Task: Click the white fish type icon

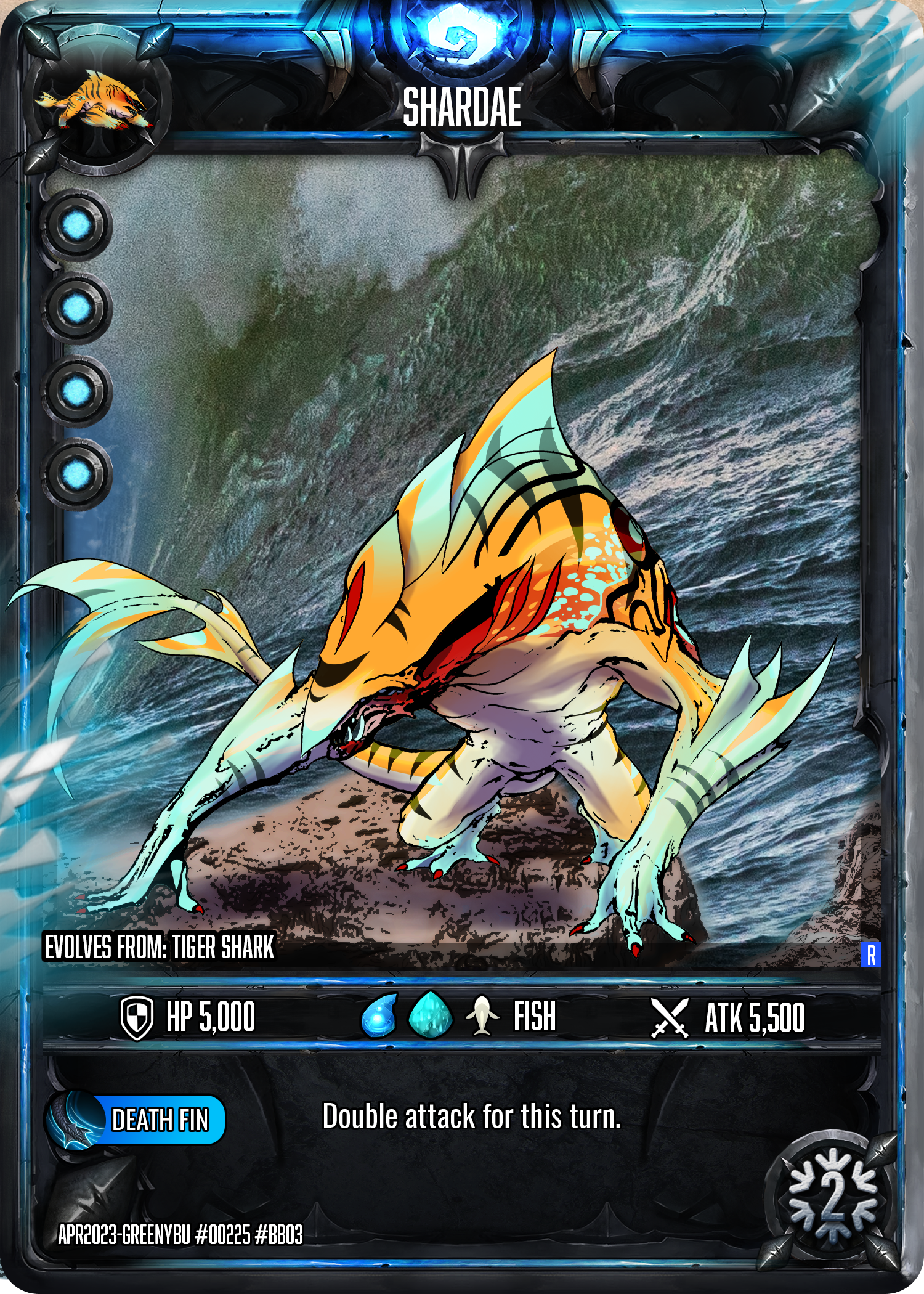Action: pos(482,1015)
